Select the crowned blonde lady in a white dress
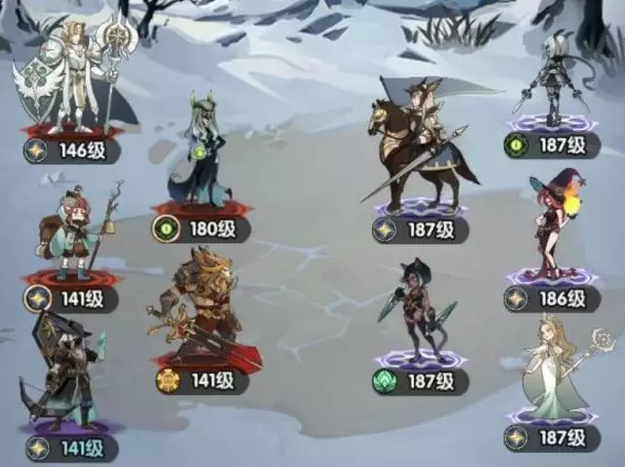The width and height of the screenshot is (625, 467). tap(553, 370)
